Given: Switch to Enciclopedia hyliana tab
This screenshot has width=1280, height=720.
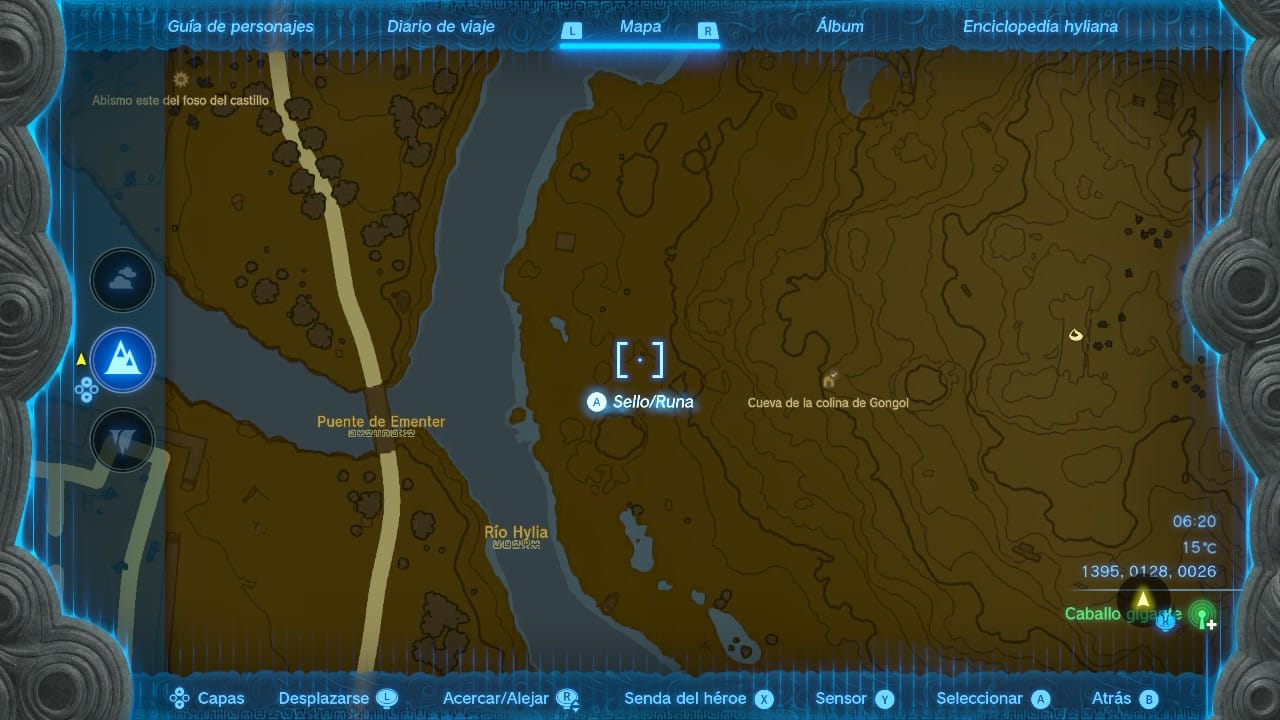Looking at the screenshot, I should coord(1040,27).
